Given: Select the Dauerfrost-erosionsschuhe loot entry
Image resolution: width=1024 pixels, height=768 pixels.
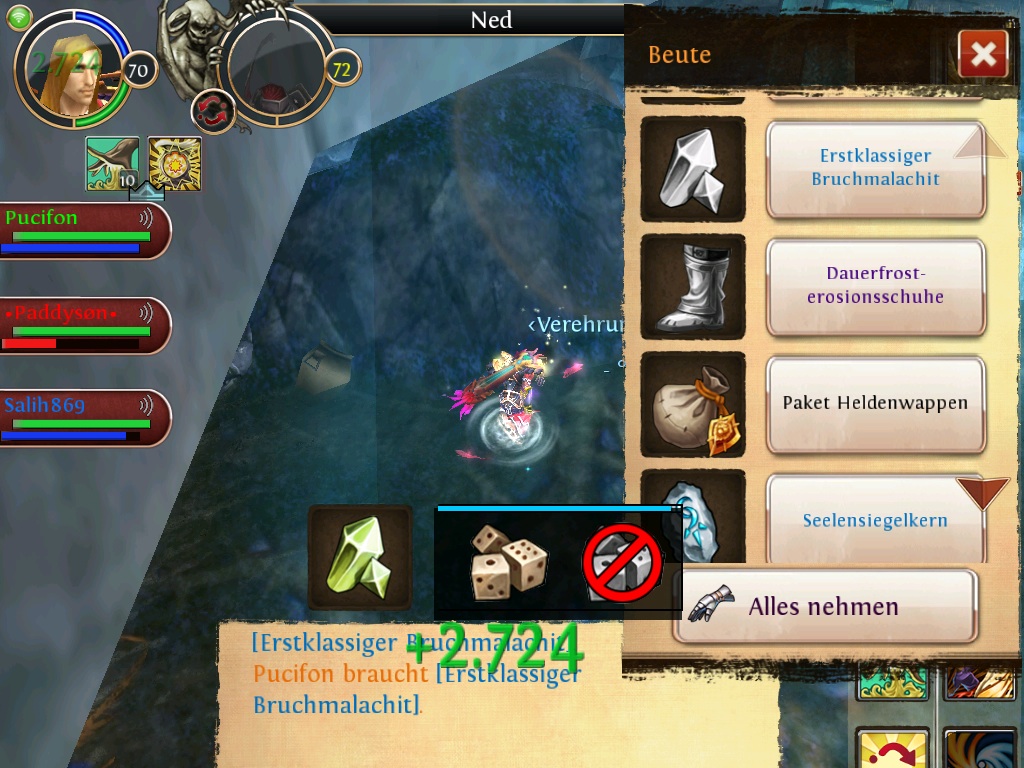Looking at the screenshot, I should pos(875,285).
